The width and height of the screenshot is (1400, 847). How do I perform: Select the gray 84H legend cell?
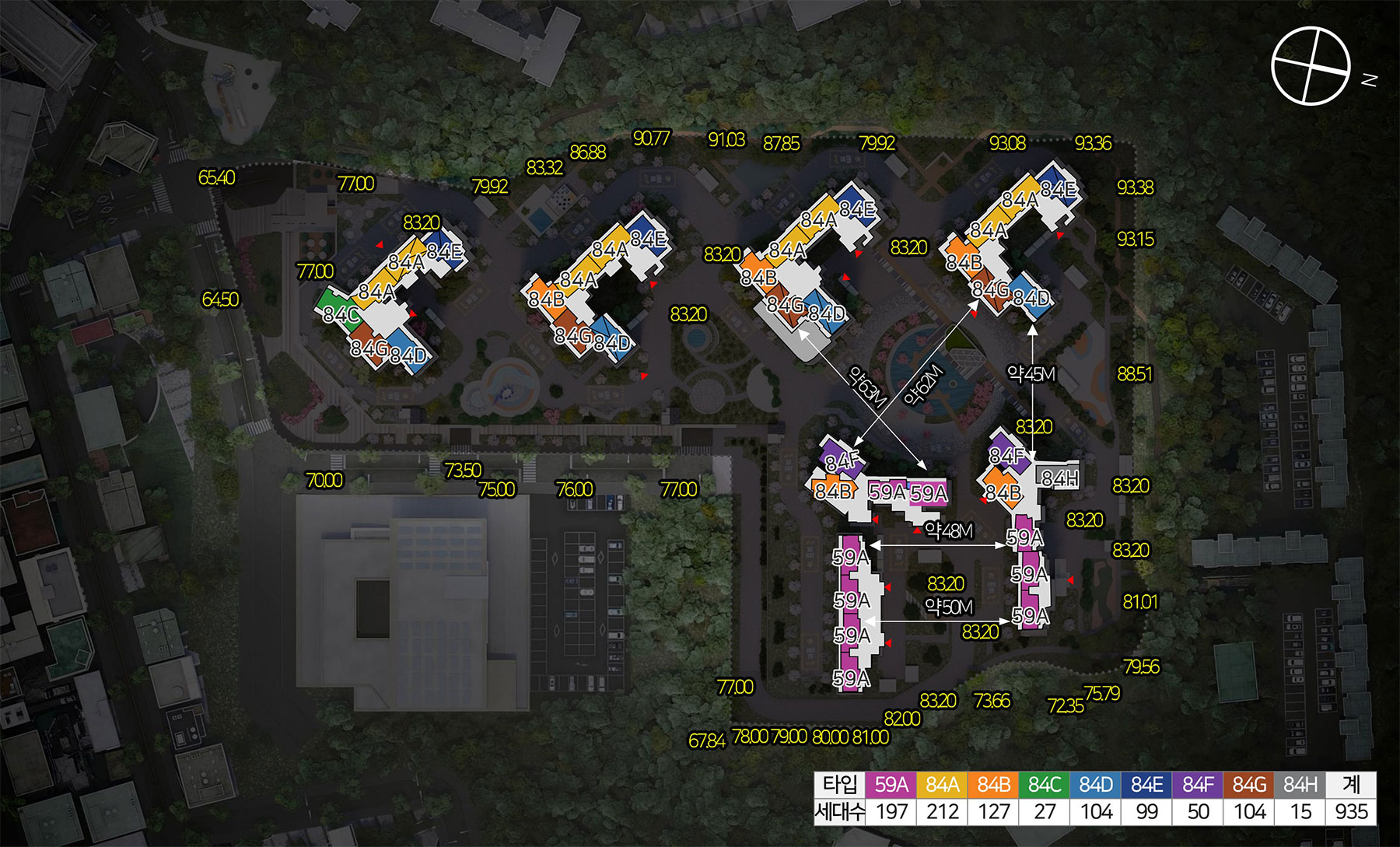point(1300,785)
